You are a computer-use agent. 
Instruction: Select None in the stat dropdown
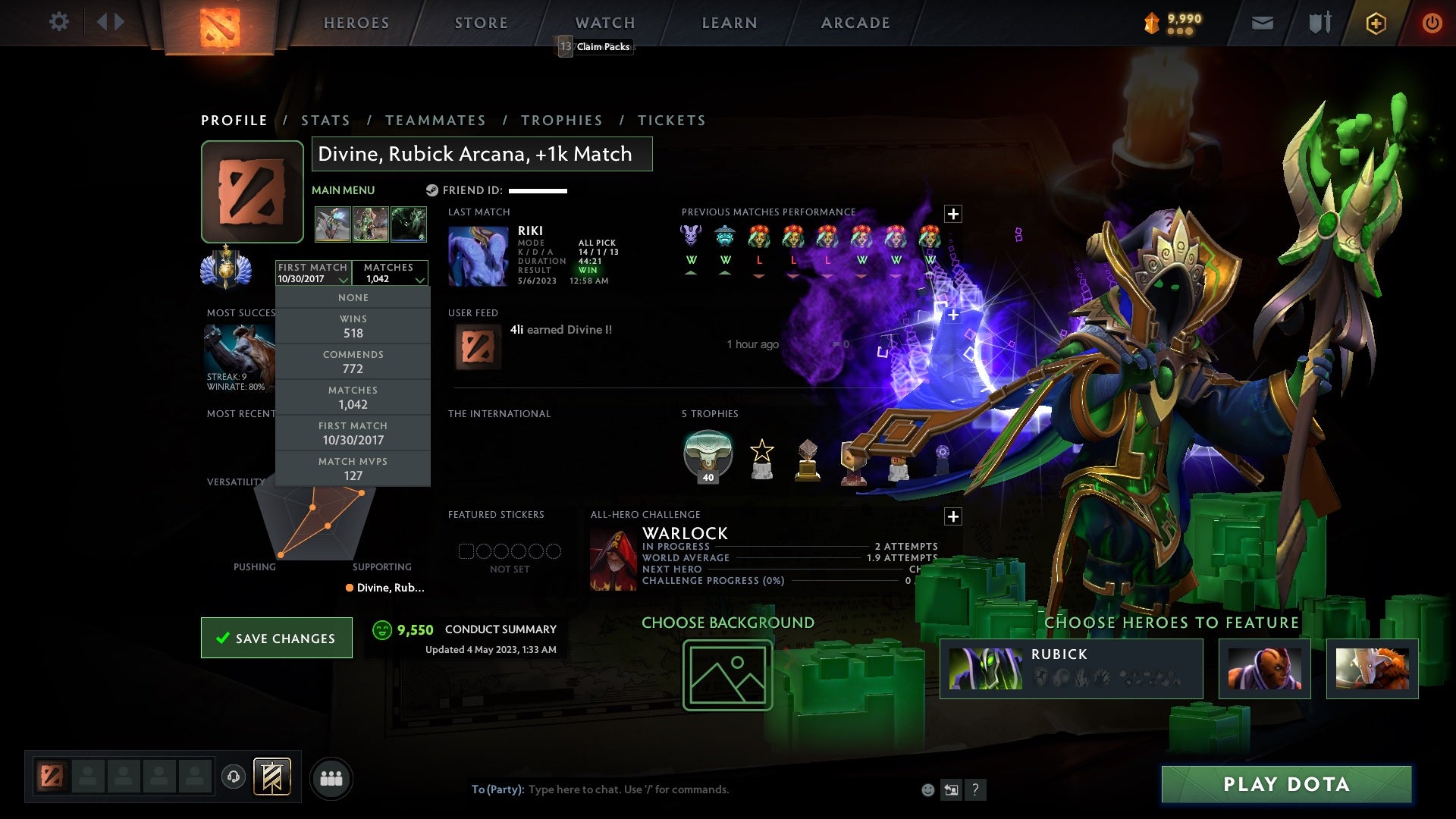353,298
